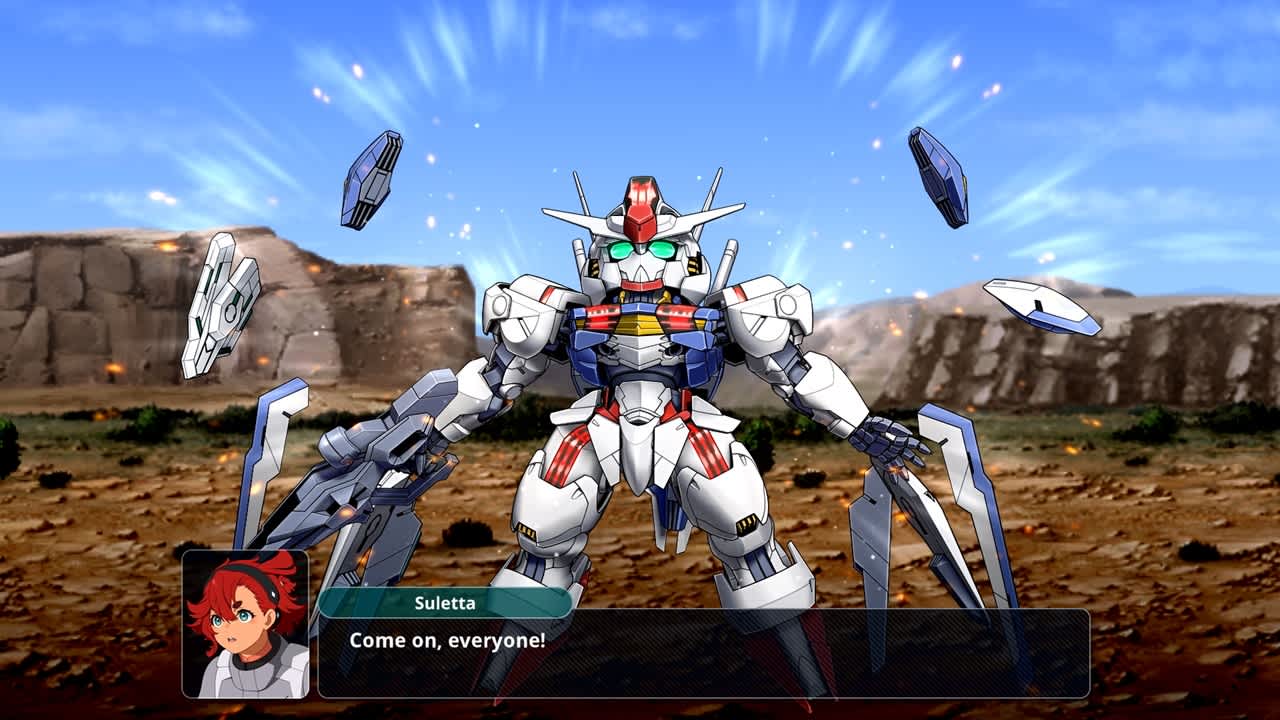Select the Suletta name banner
Viewport: 1280px width, 720px height.
point(440,600)
